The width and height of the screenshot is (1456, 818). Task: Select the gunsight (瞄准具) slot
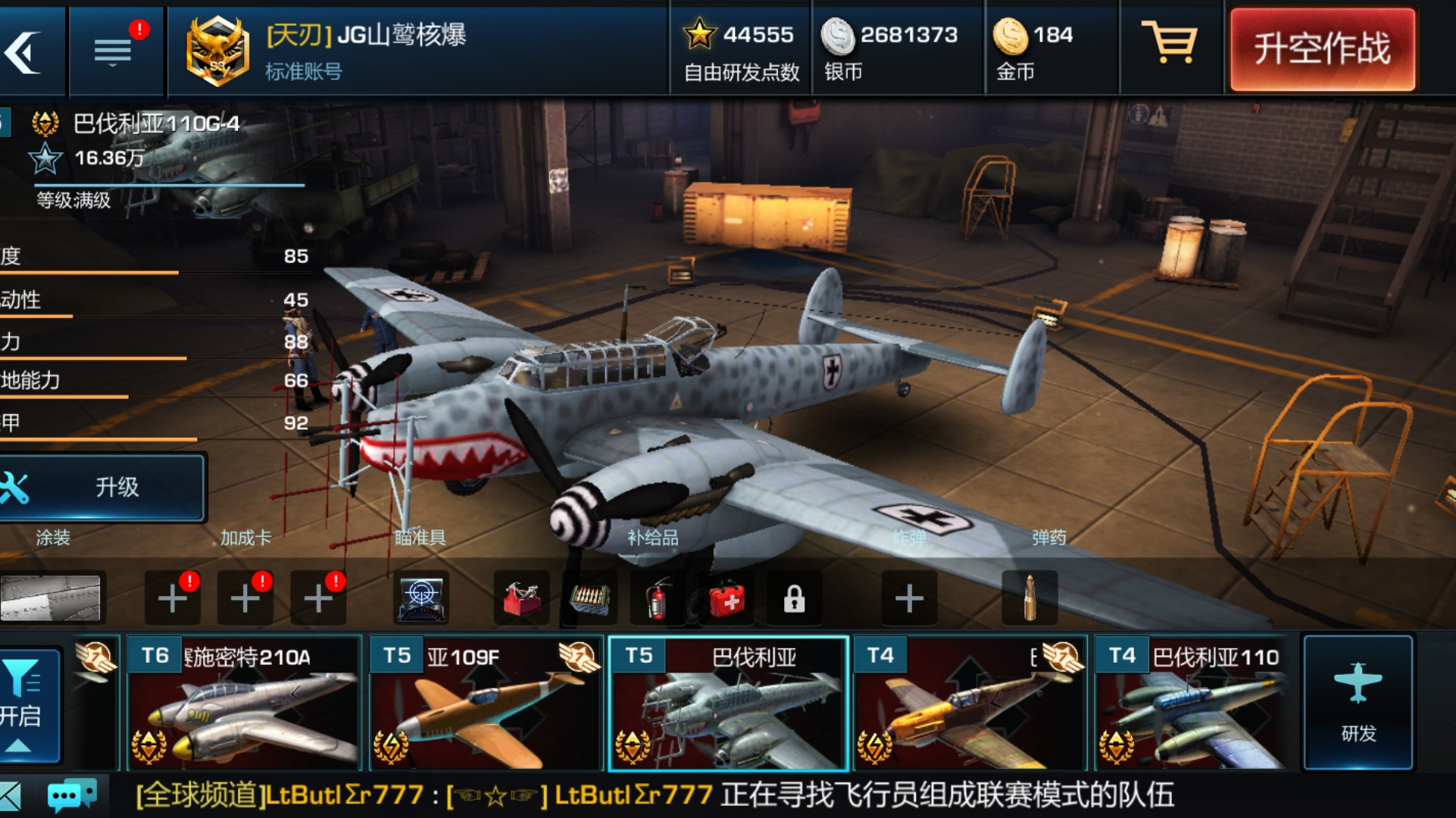point(421,598)
